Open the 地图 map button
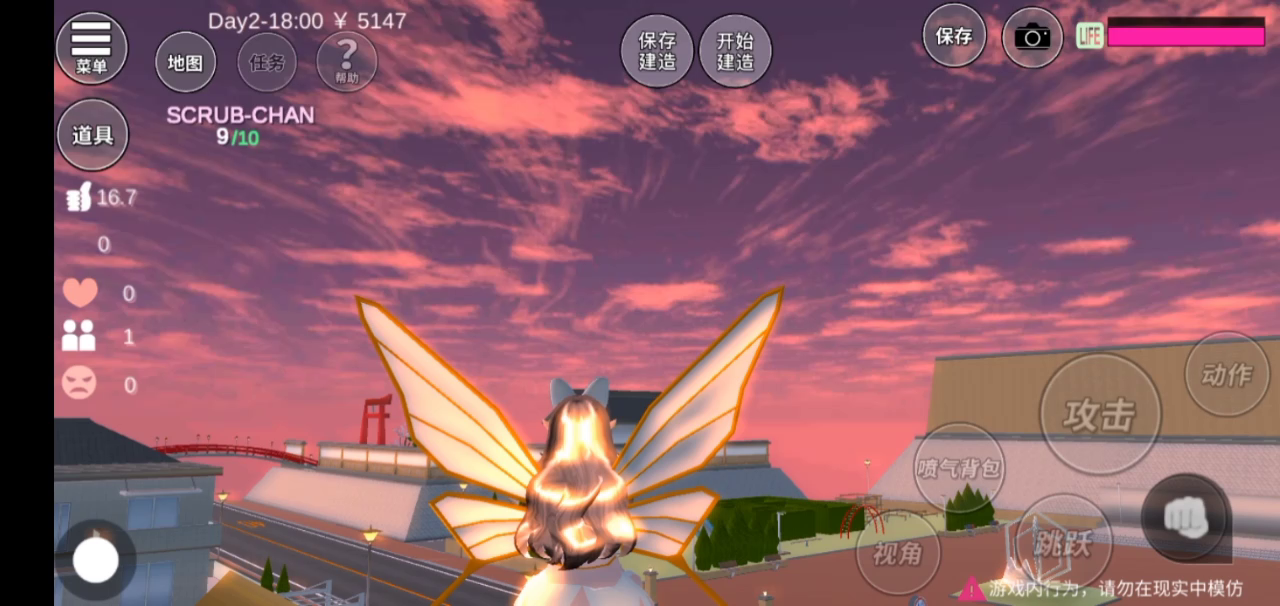1280x606 pixels. (185, 63)
